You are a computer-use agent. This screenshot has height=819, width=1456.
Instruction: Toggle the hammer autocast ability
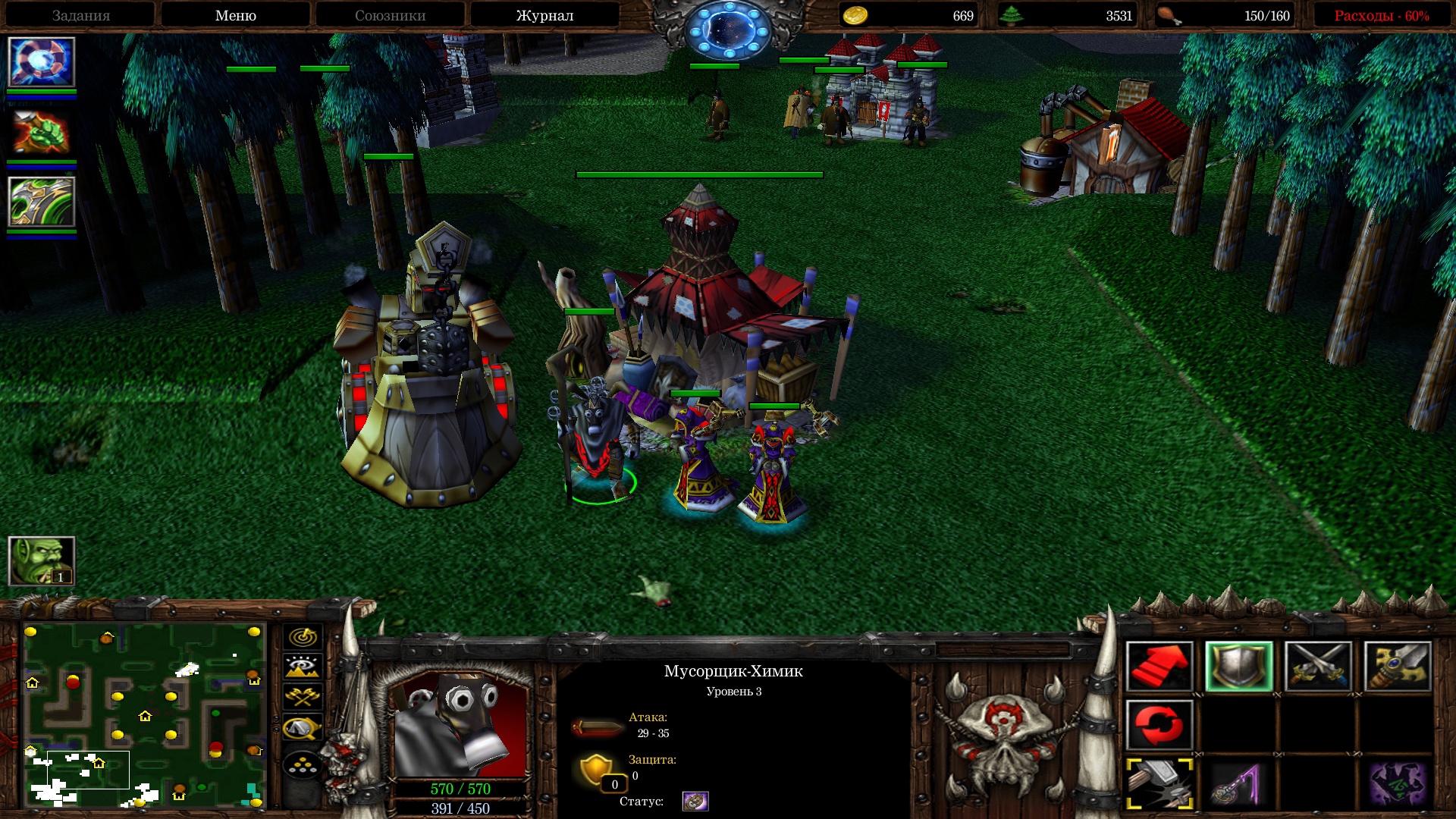pyautogui.click(x=1159, y=784)
